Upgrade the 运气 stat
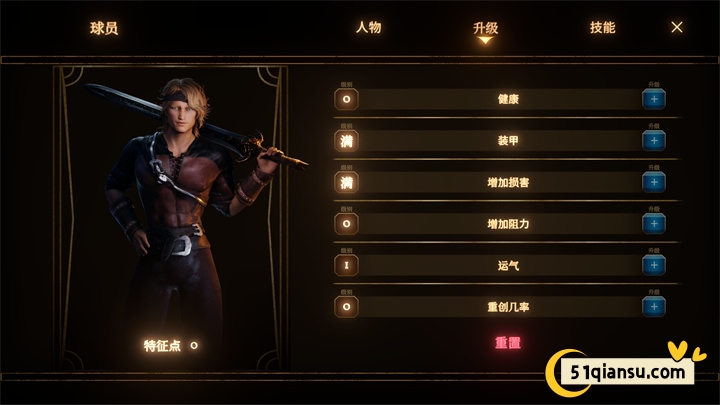The image size is (720, 405). tap(654, 265)
